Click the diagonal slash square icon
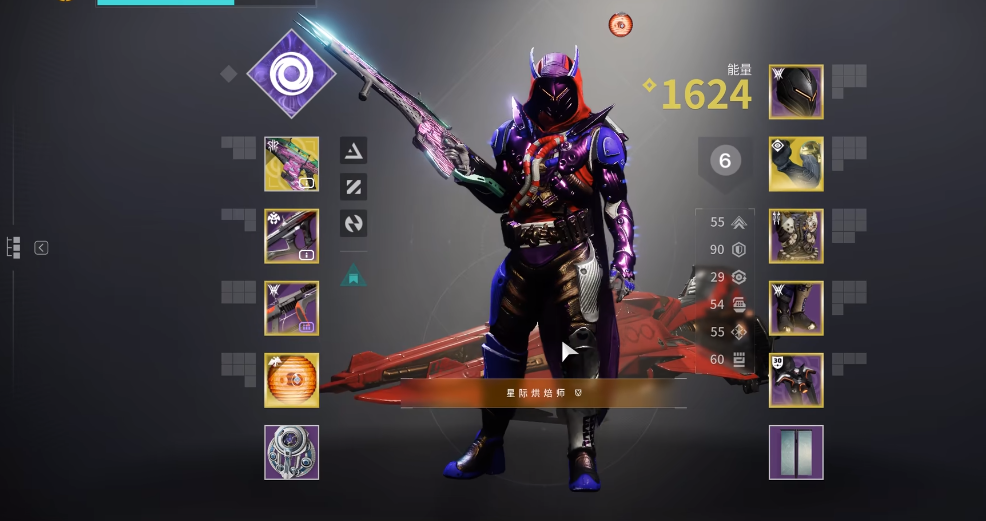The width and height of the screenshot is (986, 521). 353,187
